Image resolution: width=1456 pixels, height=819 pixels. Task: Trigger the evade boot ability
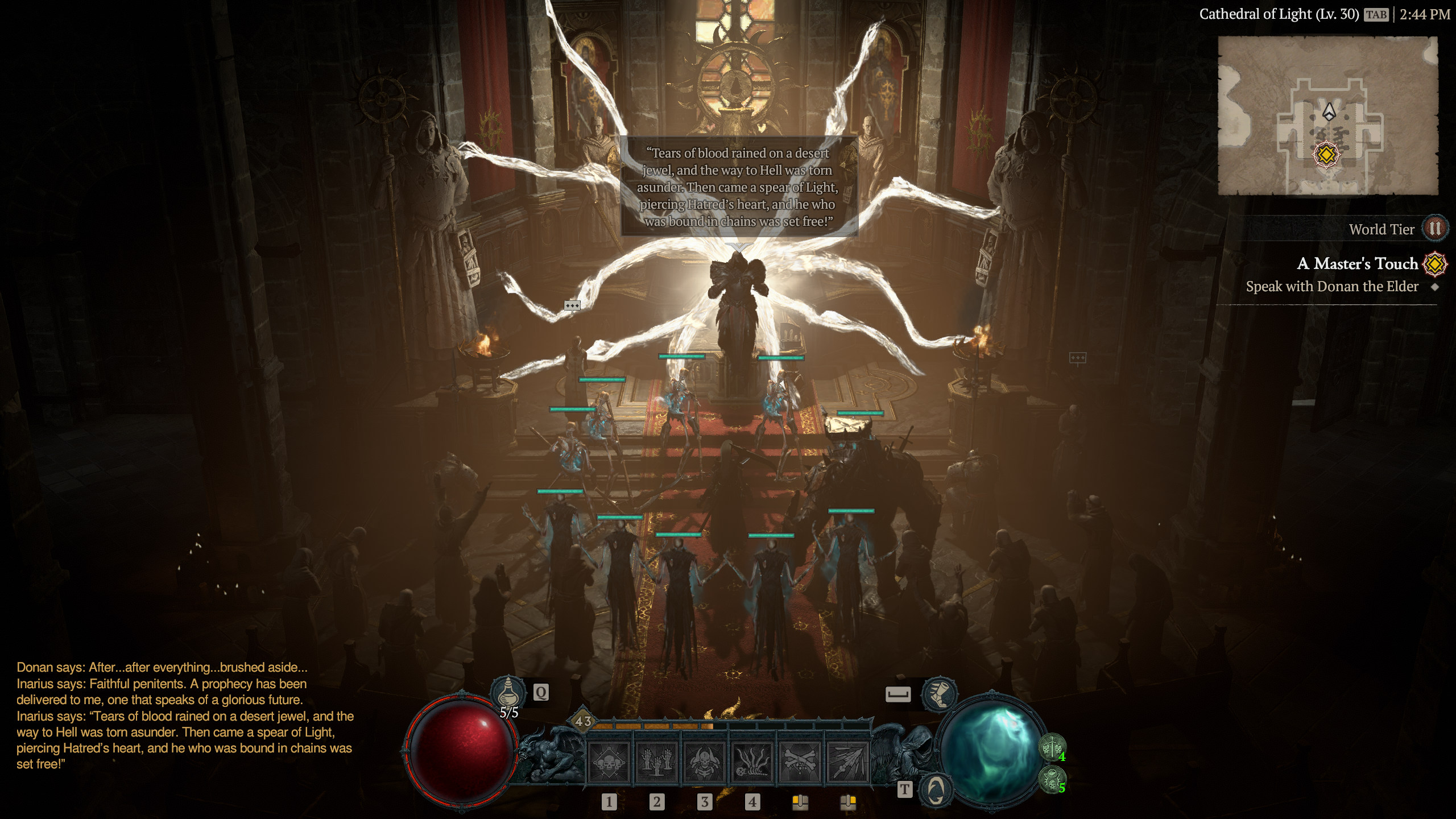point(939,694)
